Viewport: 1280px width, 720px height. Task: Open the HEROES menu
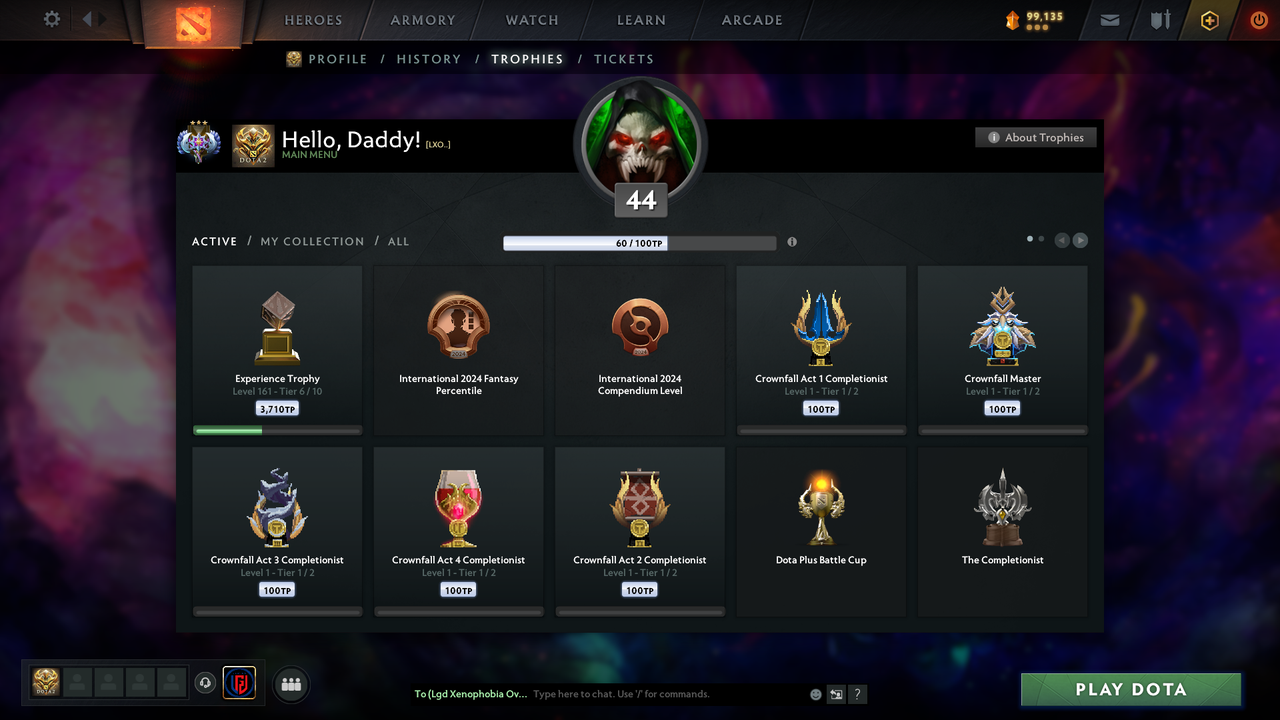click(313, 20)
